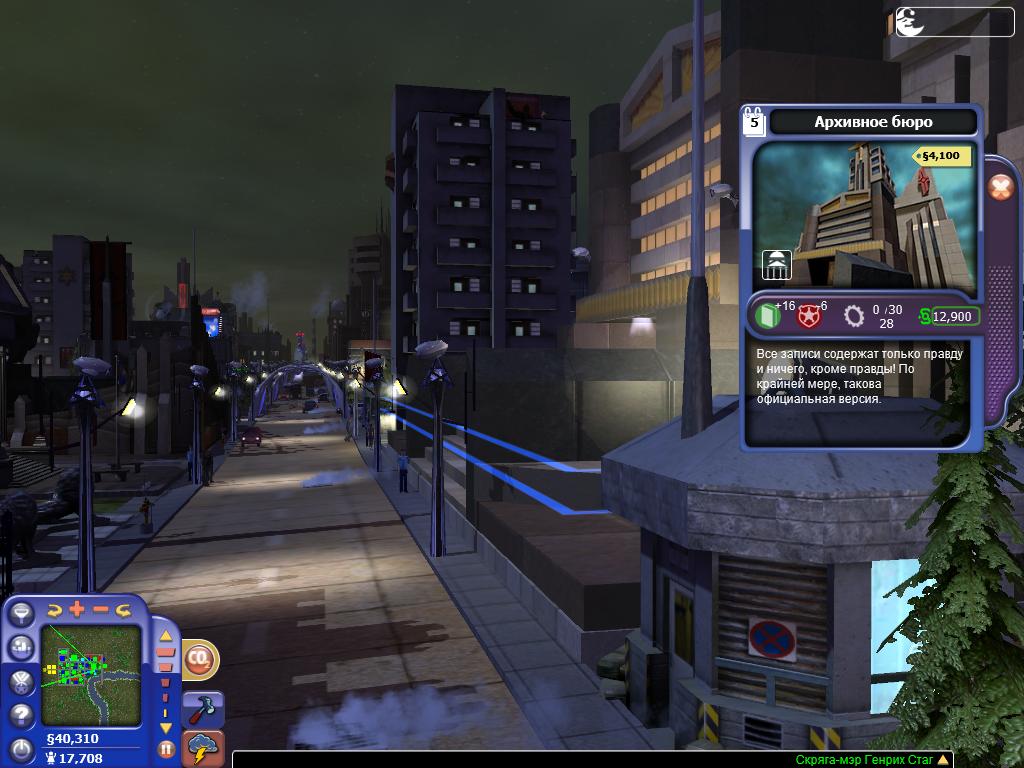Decrease speed with the yellow down arrow
1024x768 pixels.
166,728
